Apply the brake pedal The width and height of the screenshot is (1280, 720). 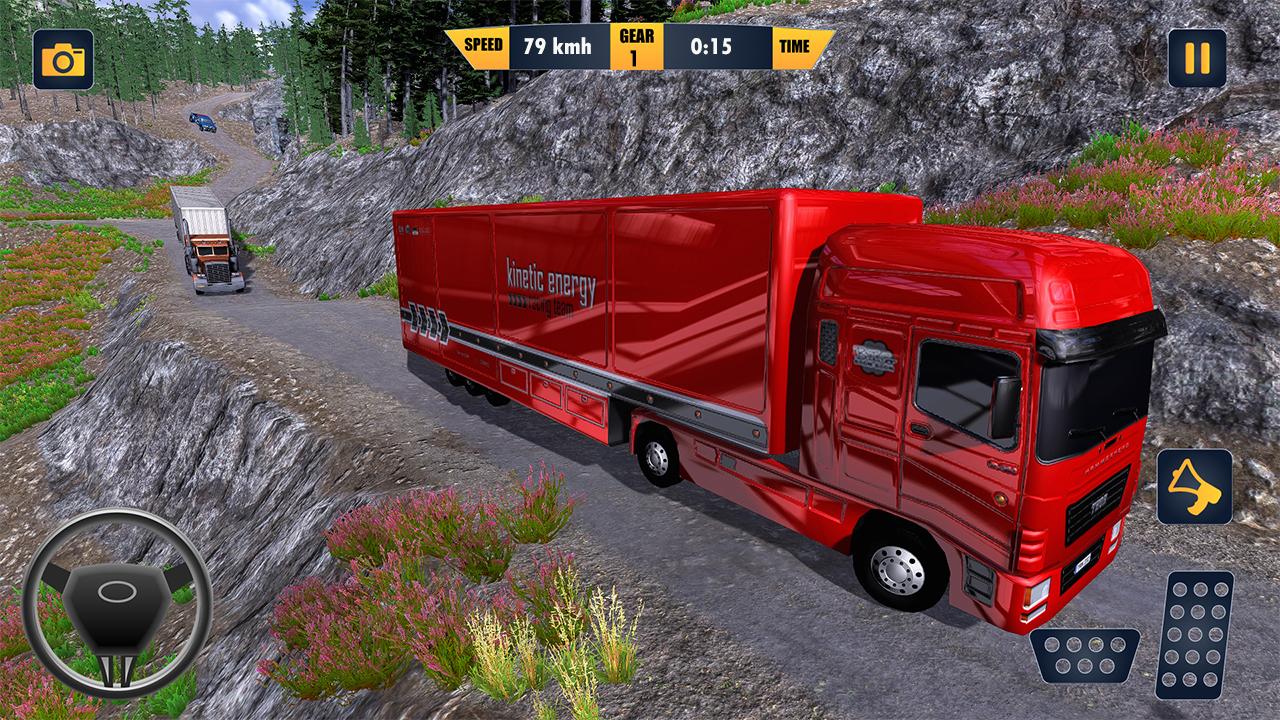[x=1085, y=655]
